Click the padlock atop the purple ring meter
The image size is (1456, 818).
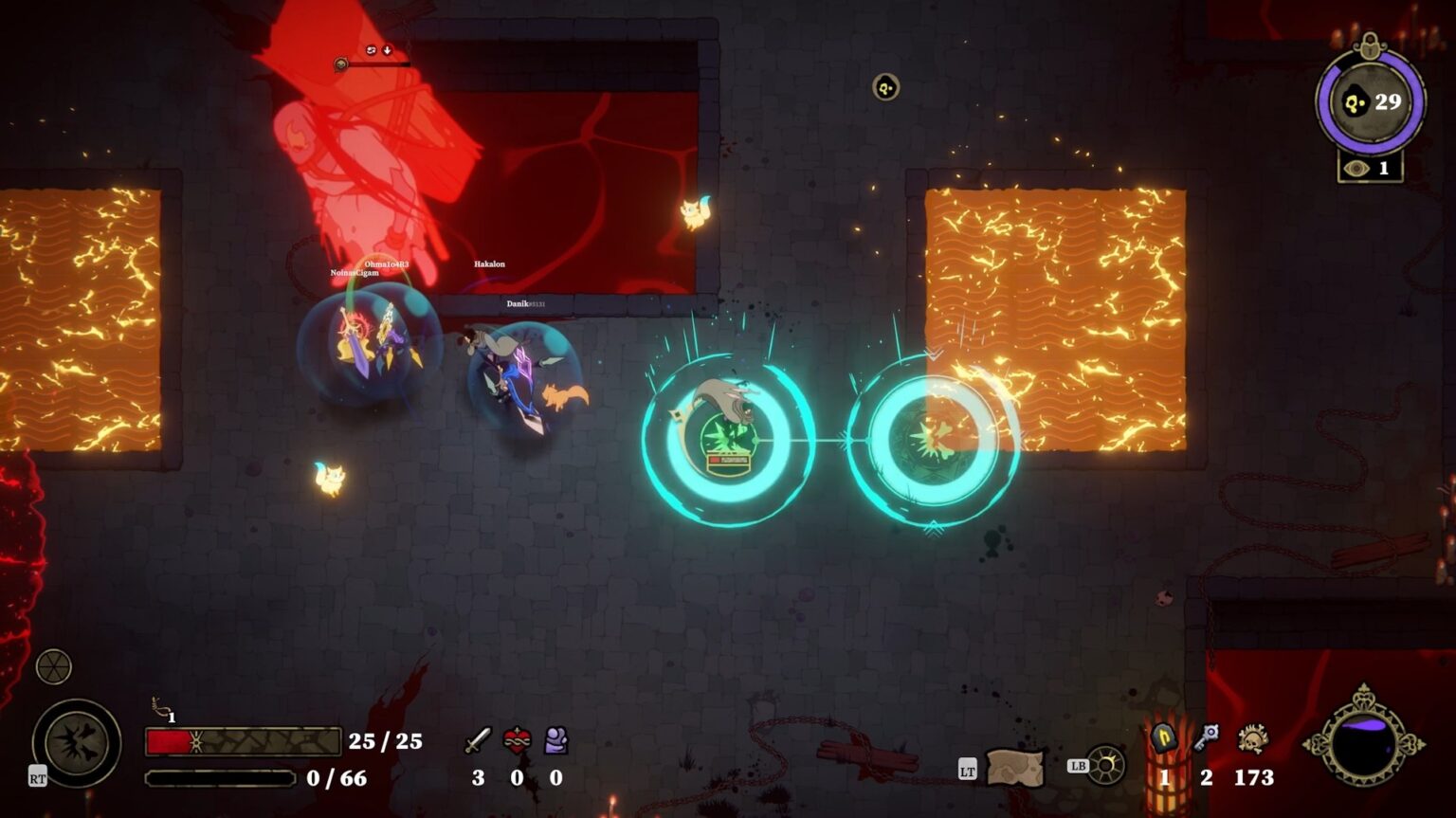(1368, 44)
